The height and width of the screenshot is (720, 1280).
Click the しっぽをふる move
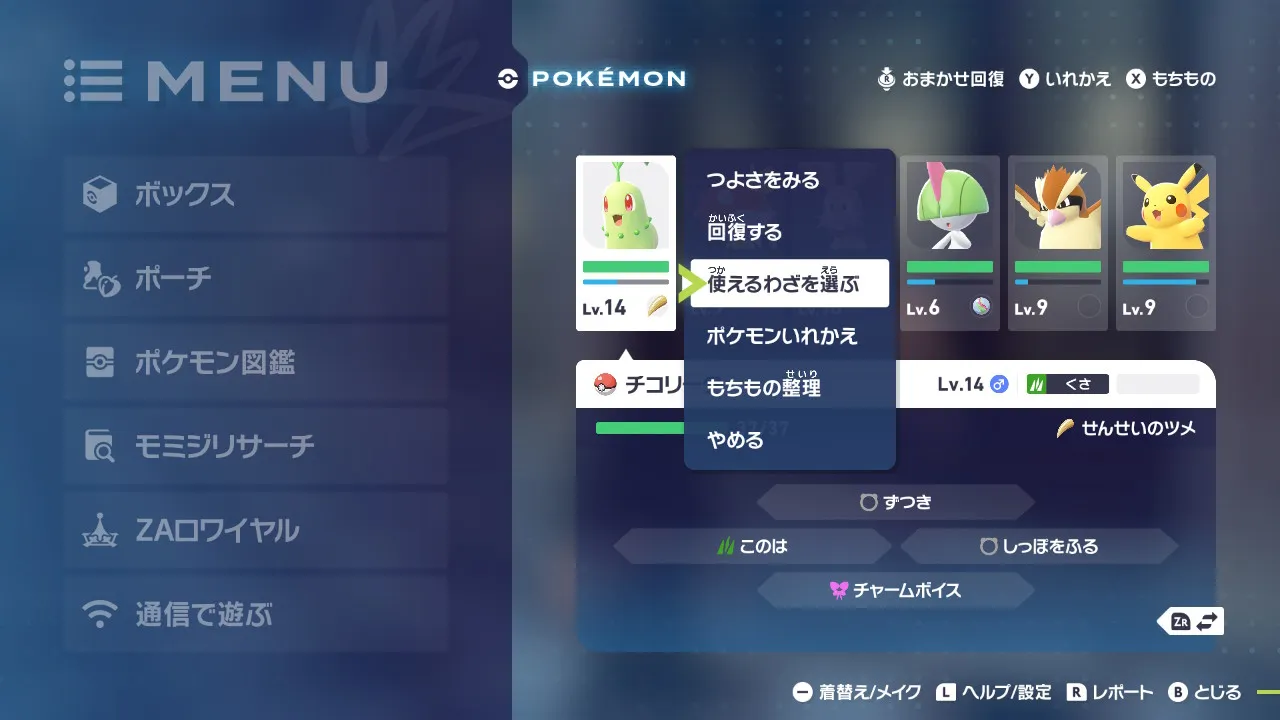pos(1040,546)
